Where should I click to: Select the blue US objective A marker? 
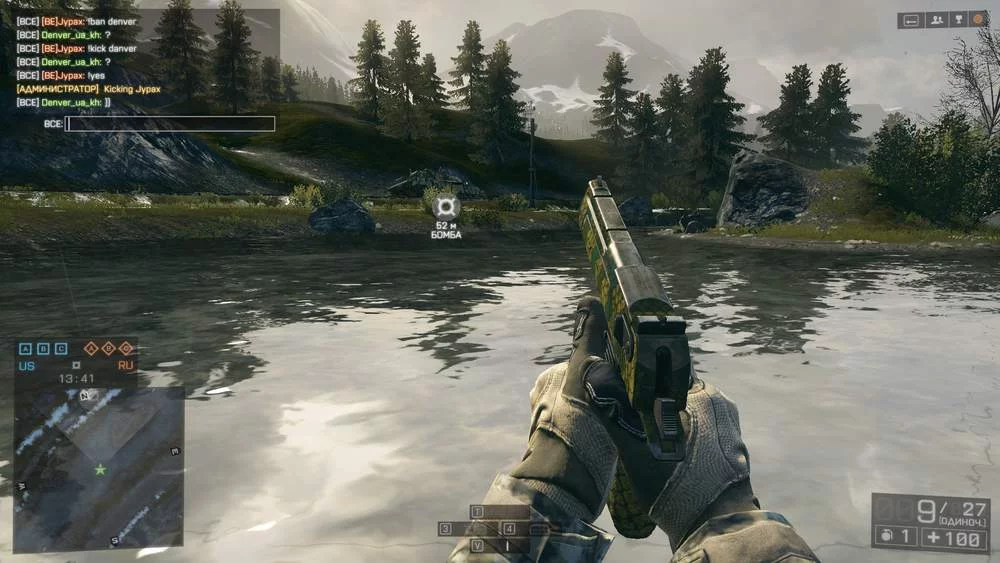[26, 349]
